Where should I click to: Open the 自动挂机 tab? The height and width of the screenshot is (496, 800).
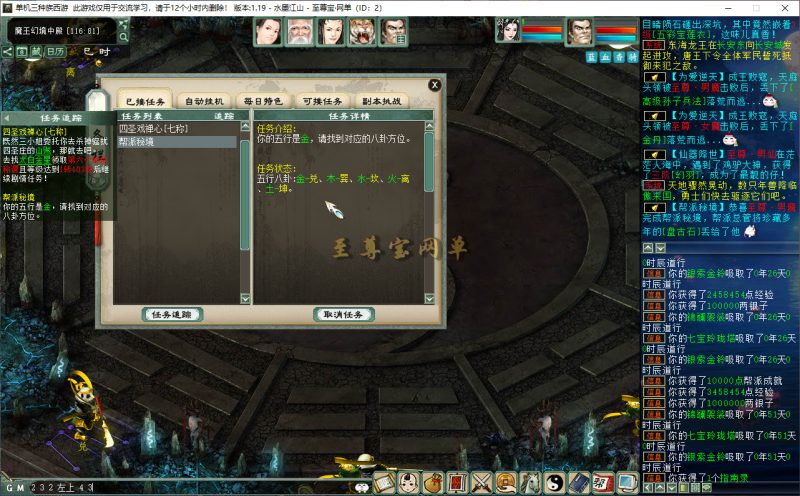[x=205, y=101]
